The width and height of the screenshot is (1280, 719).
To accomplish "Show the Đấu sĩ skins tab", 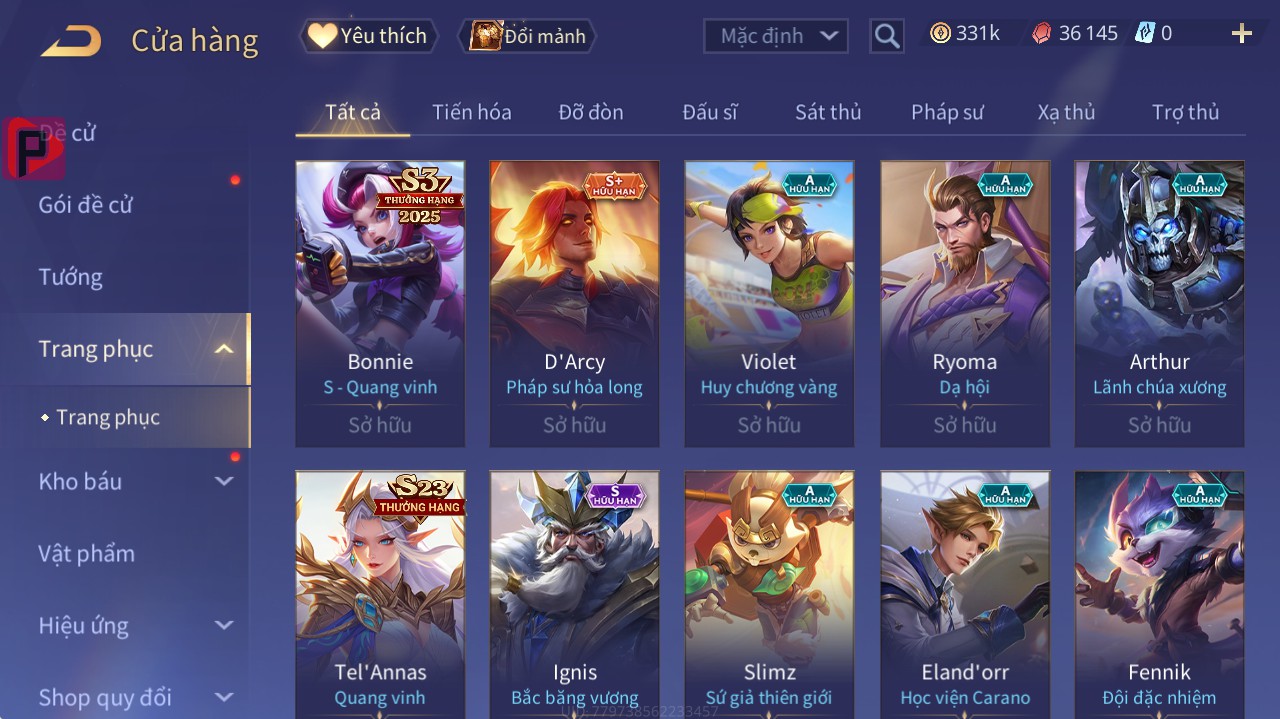I will (710, 112).
